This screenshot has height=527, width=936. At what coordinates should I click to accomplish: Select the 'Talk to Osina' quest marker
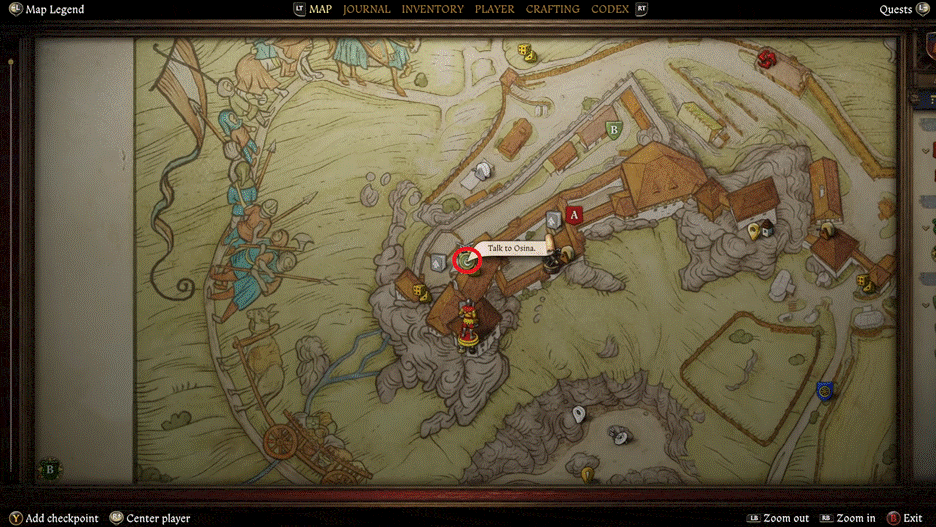(467, 261)
